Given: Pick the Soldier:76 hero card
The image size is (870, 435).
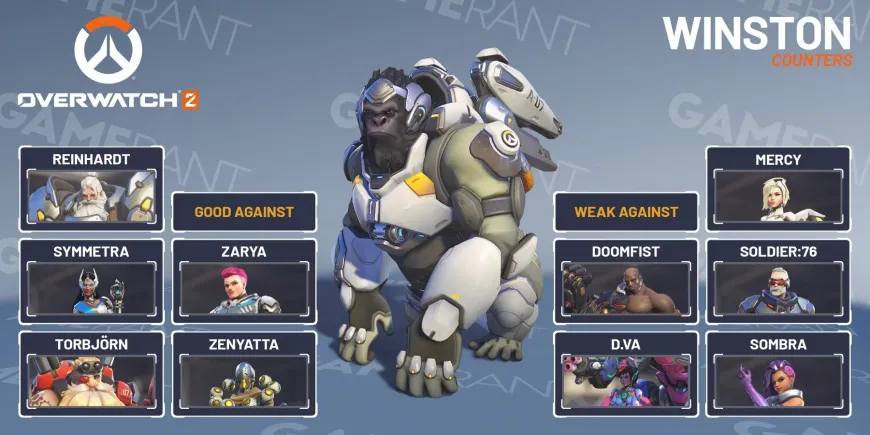Looking at the screenshot, I should [778, 281].
